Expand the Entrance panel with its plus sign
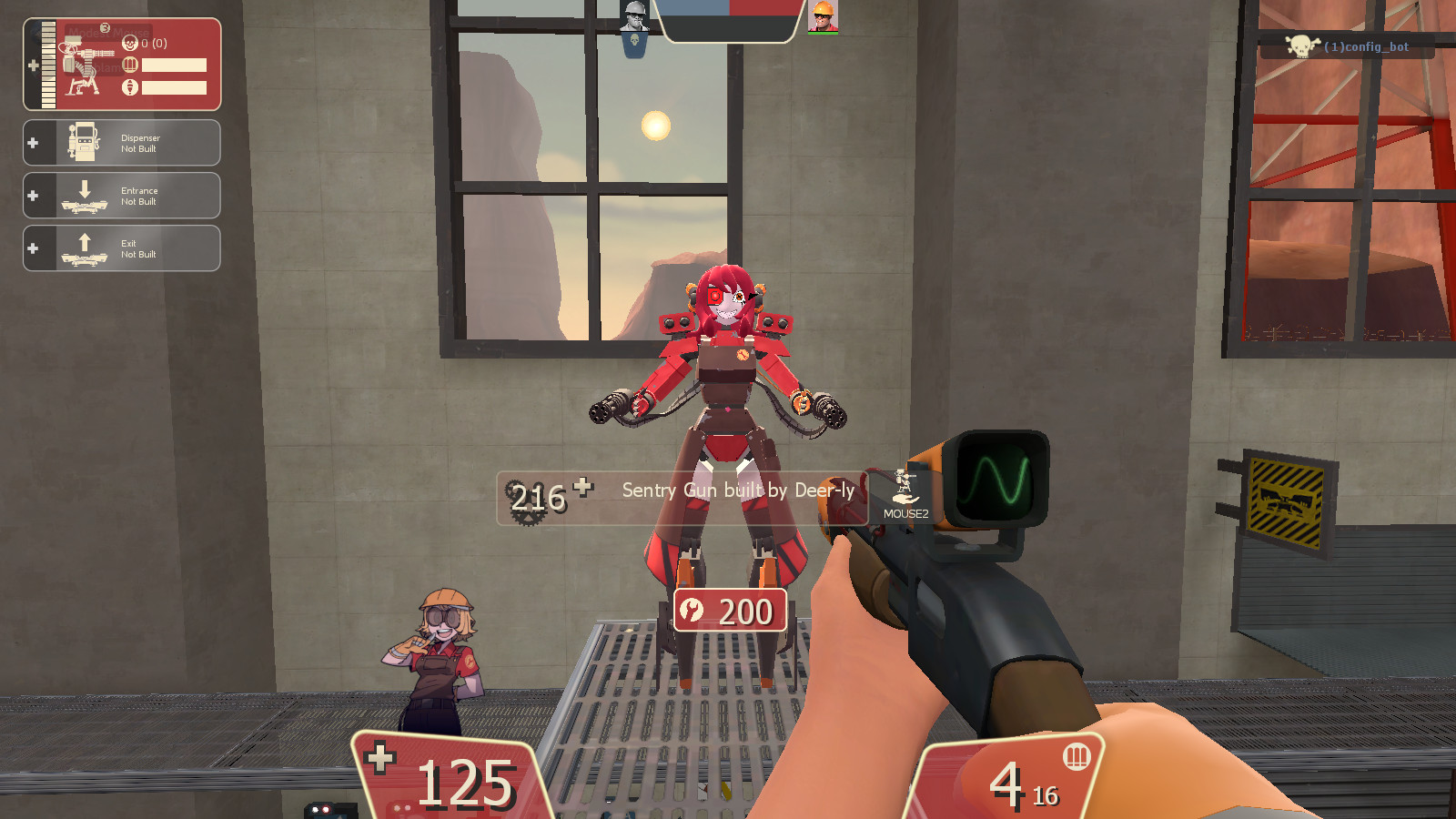 [32, 194]
